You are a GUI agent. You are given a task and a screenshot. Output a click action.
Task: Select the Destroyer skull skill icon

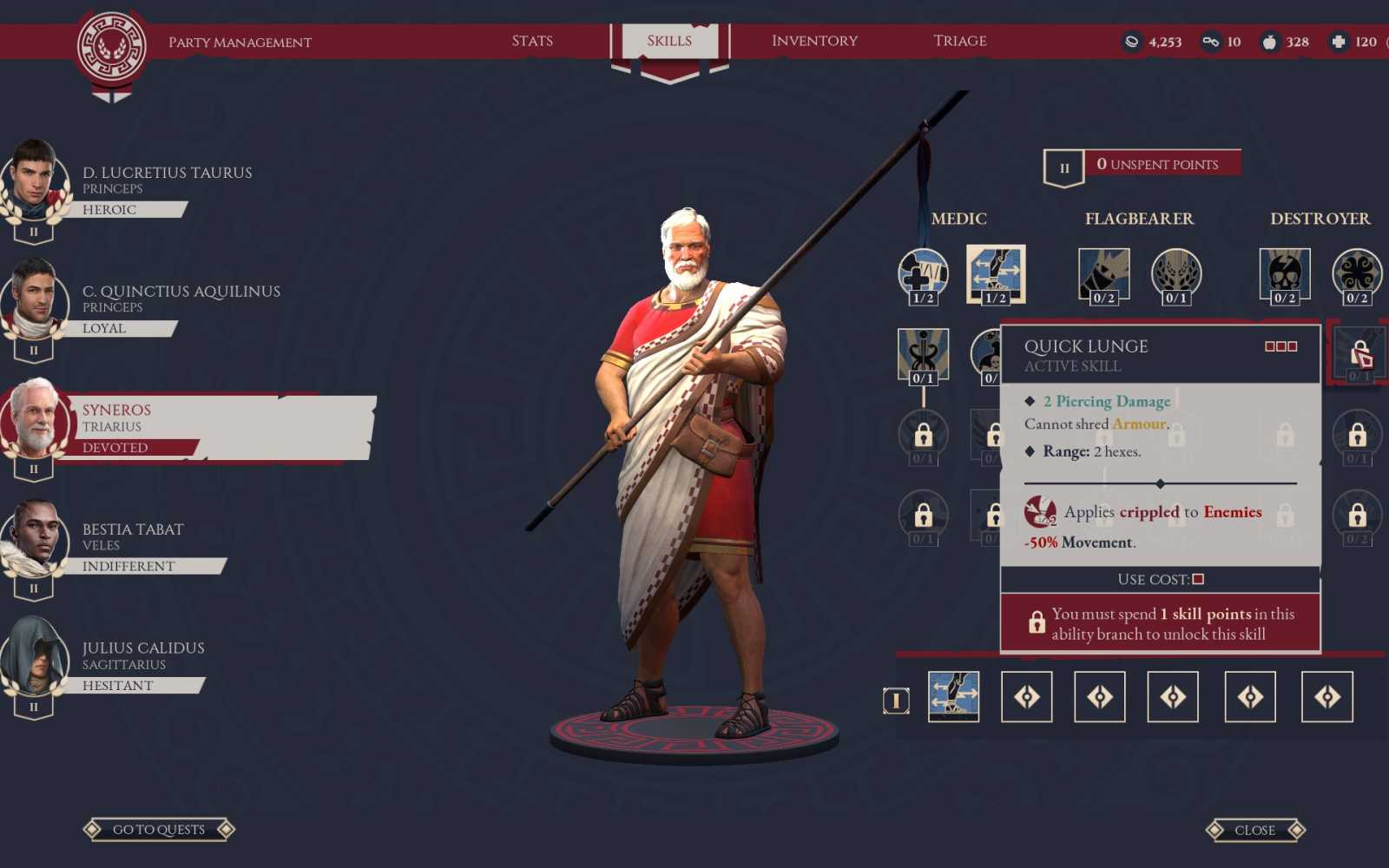(1284, 275)
